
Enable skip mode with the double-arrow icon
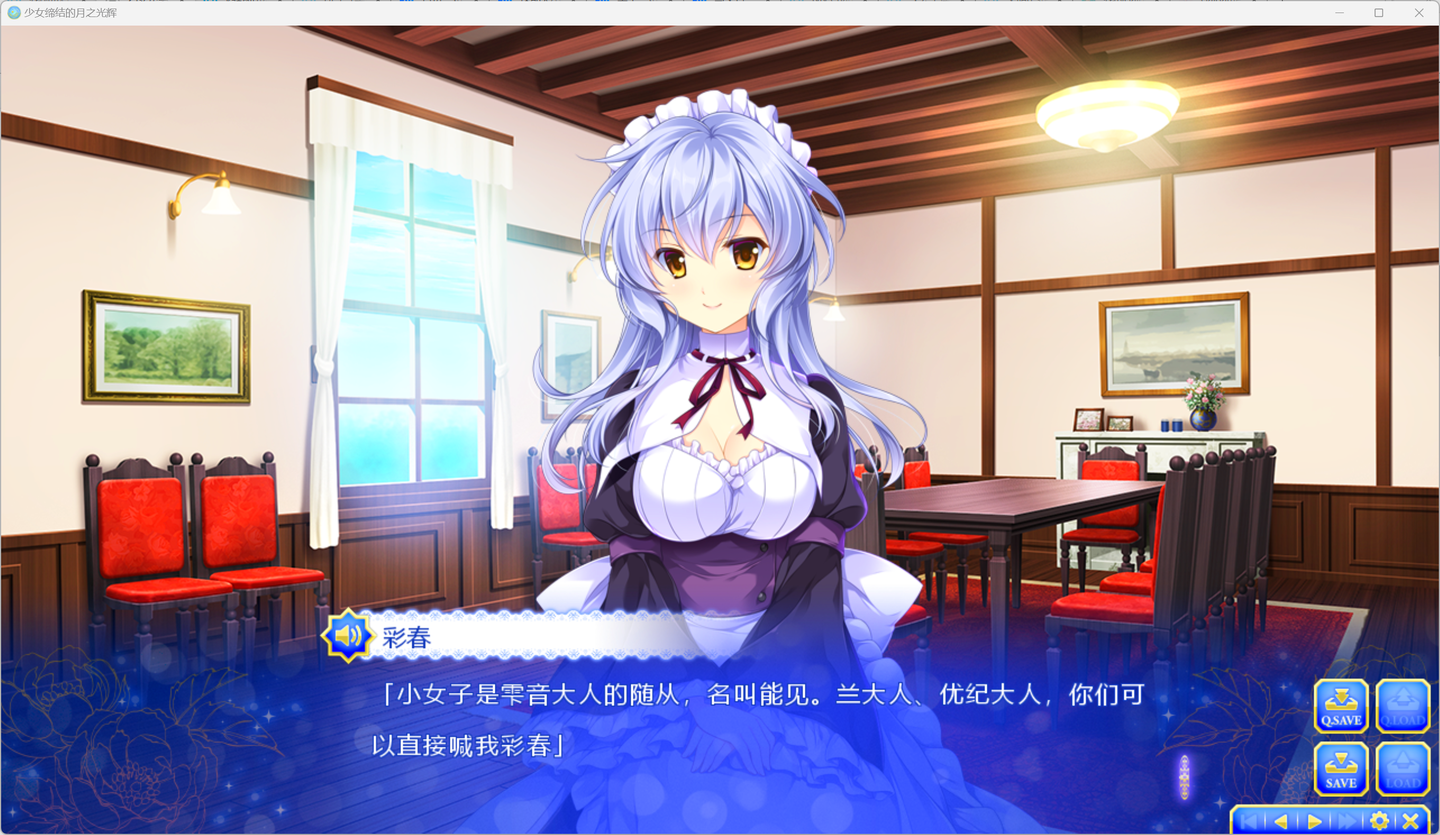click(x=1346, y=819)
